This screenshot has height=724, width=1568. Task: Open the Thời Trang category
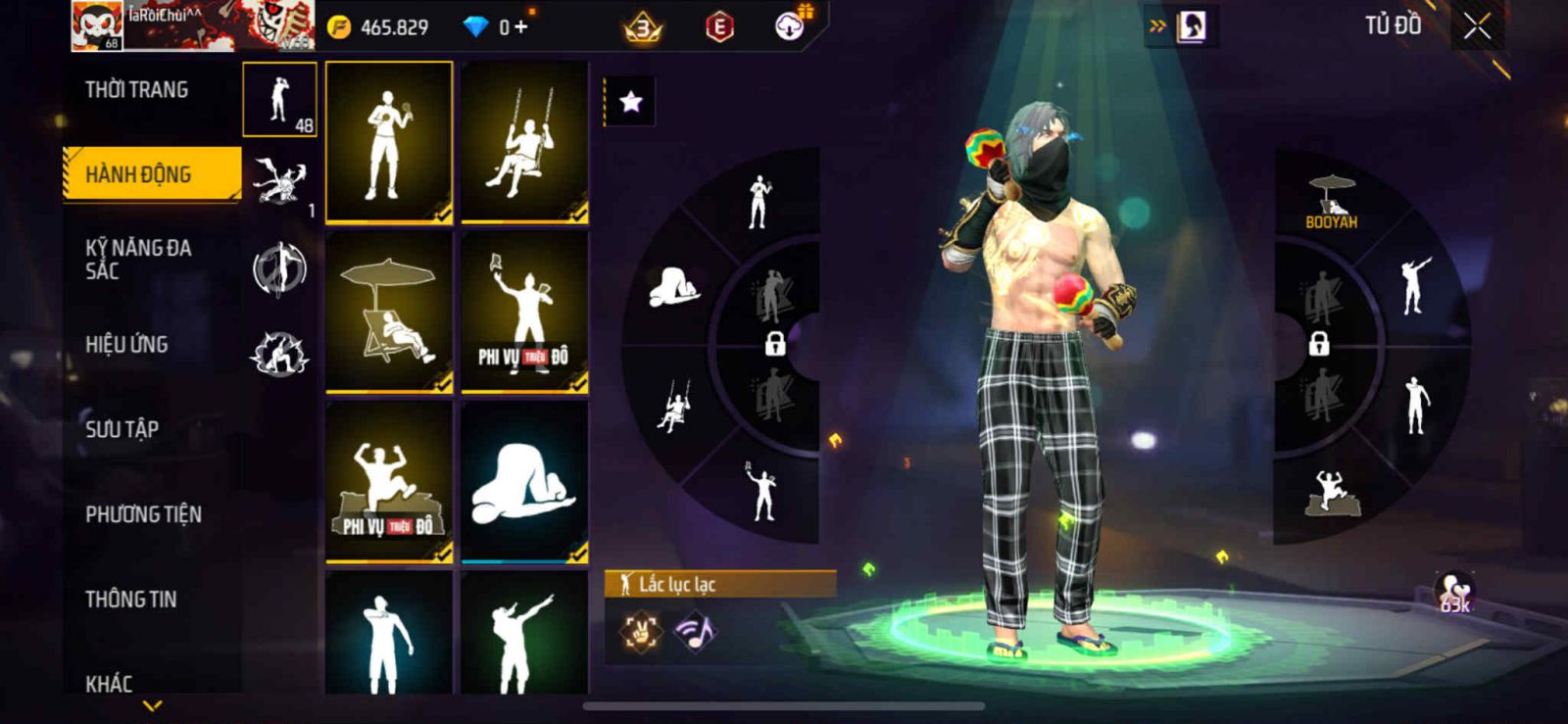(x=136, y=90)
